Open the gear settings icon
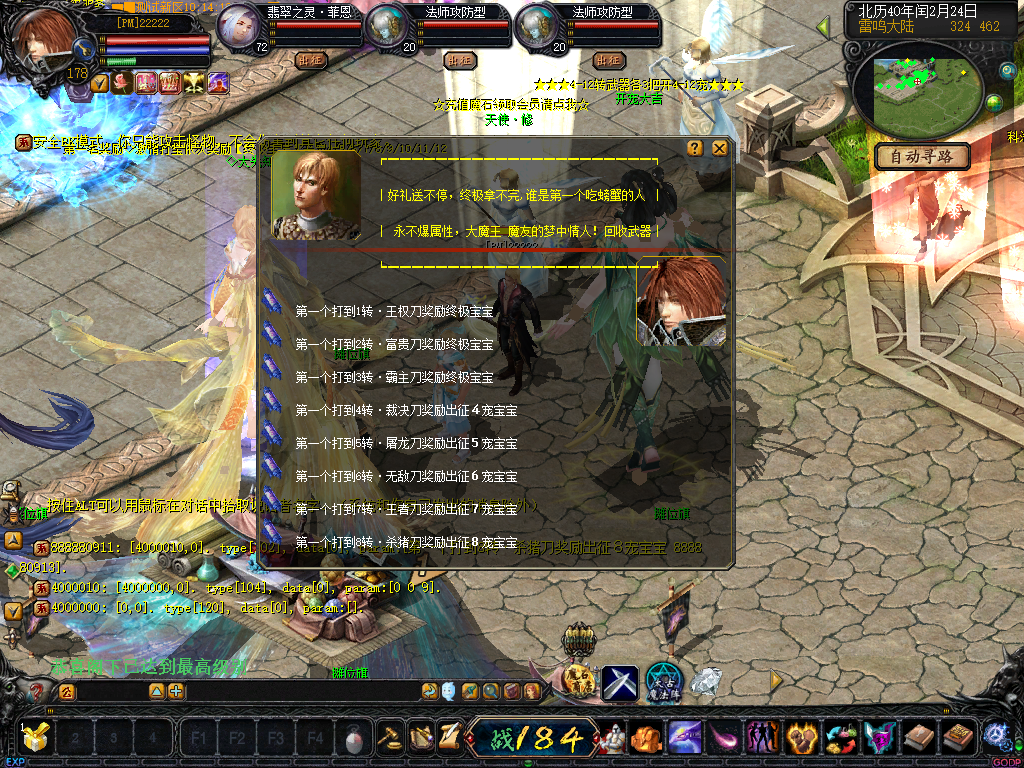1024x768 pixels. (995, 735)
